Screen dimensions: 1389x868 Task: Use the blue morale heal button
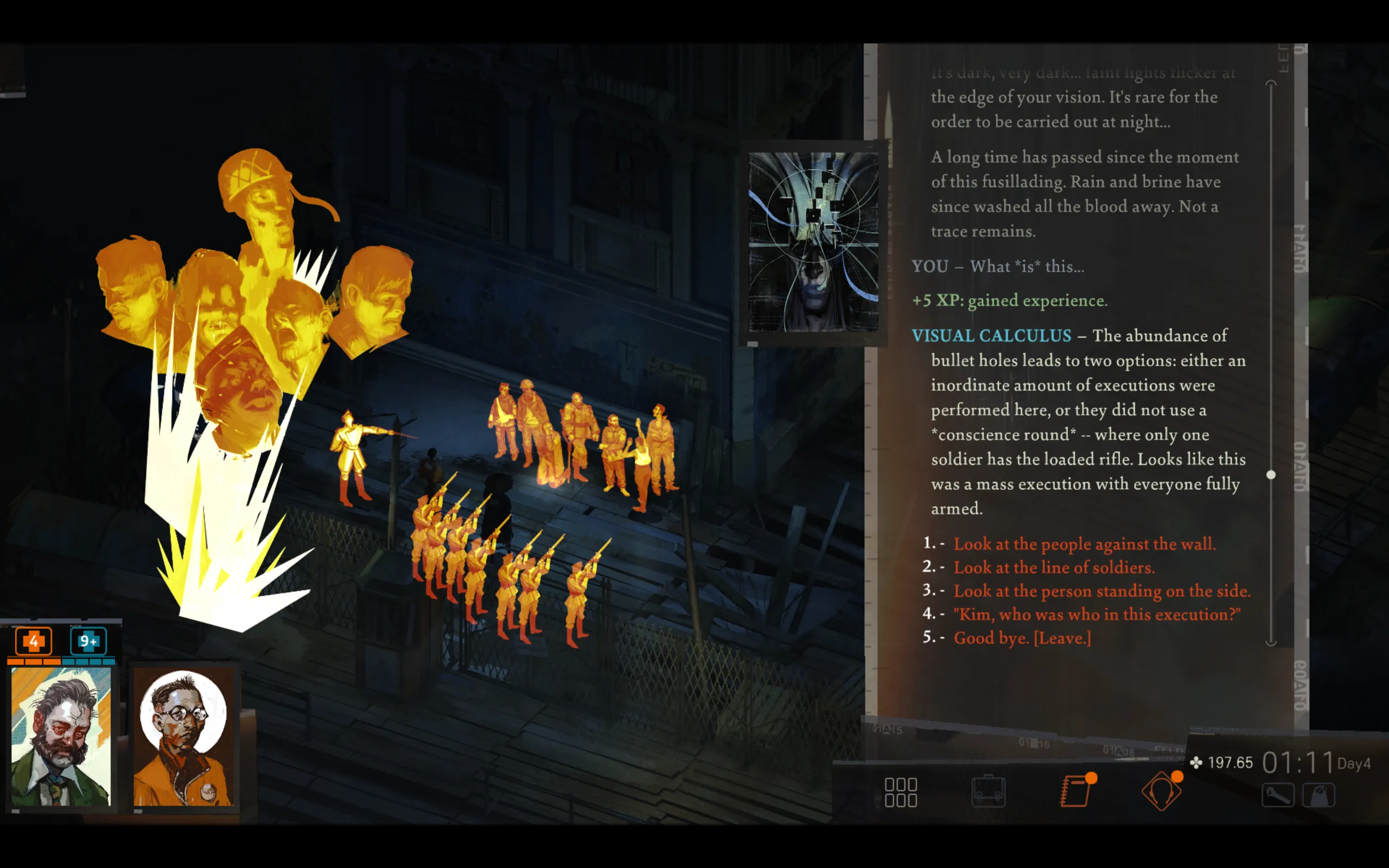tap(88, 641)
